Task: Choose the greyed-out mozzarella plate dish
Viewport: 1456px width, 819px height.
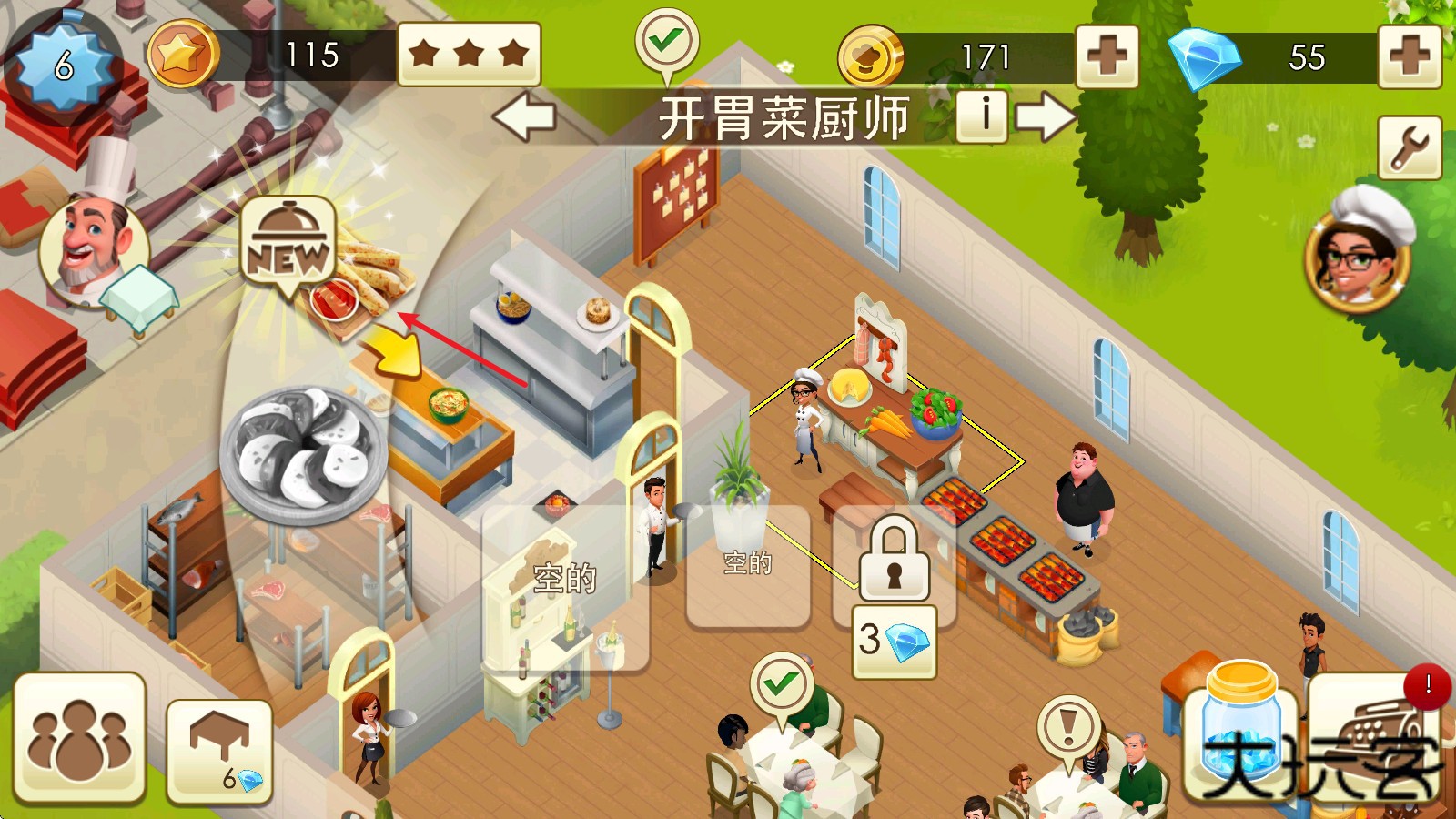Action: coord(305,452)
